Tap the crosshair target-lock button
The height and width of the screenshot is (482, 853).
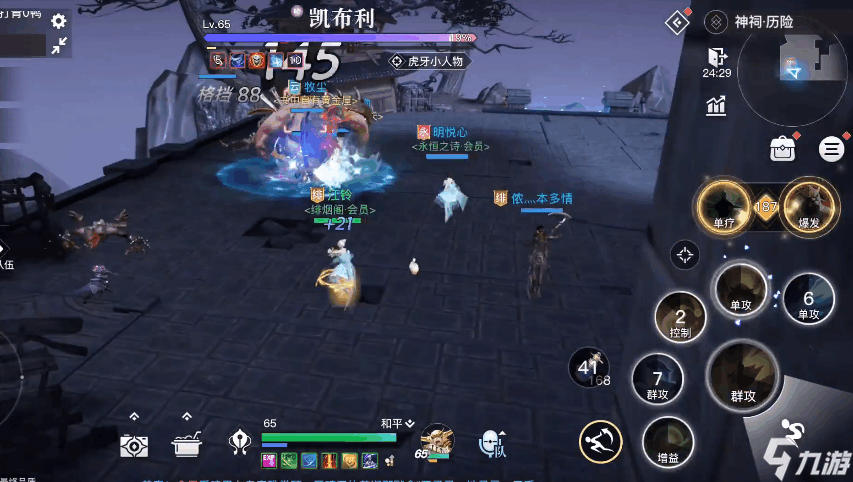[685, 255]
